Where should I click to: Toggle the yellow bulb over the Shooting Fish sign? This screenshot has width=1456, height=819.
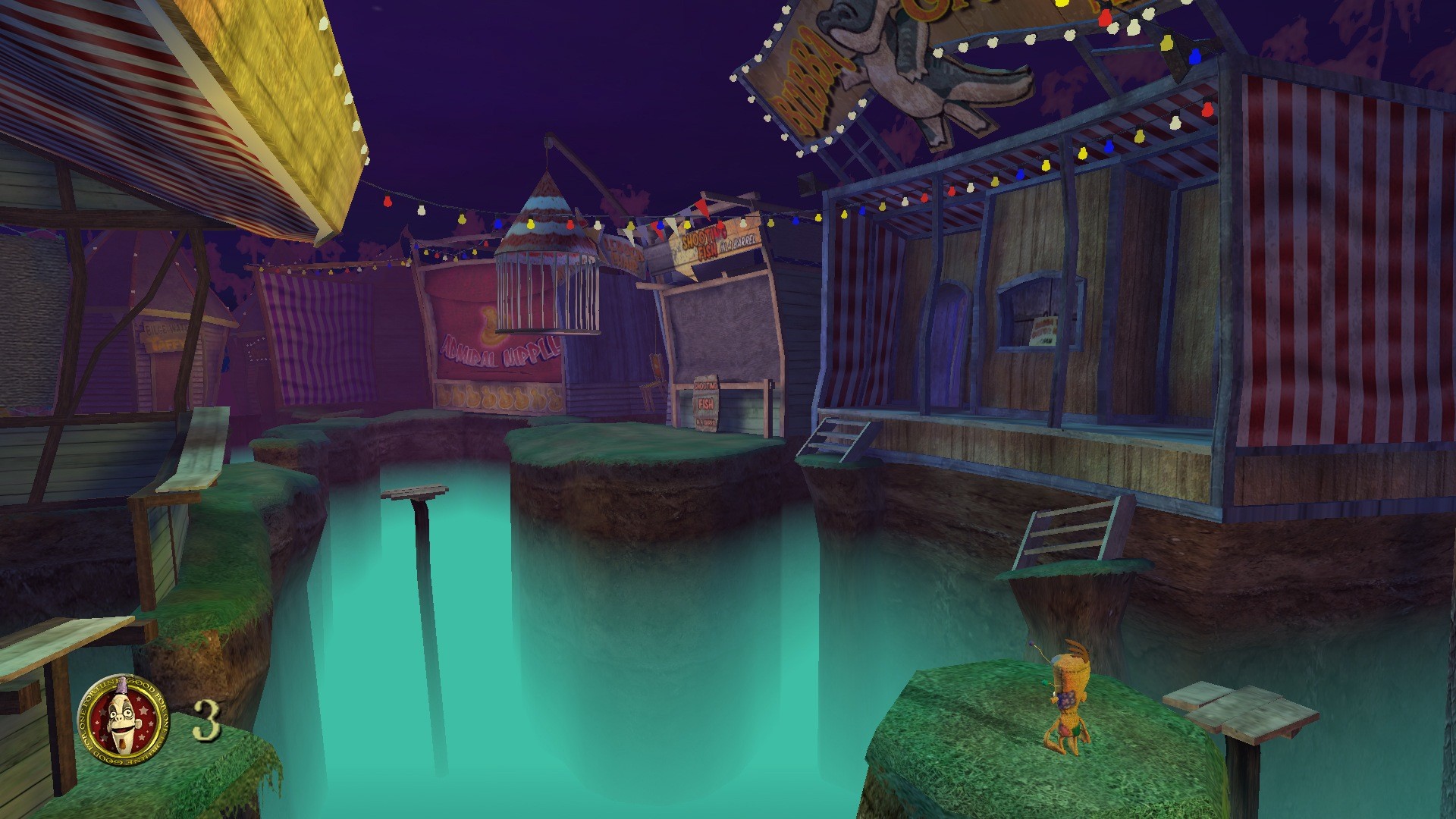(x=687, y=226)
